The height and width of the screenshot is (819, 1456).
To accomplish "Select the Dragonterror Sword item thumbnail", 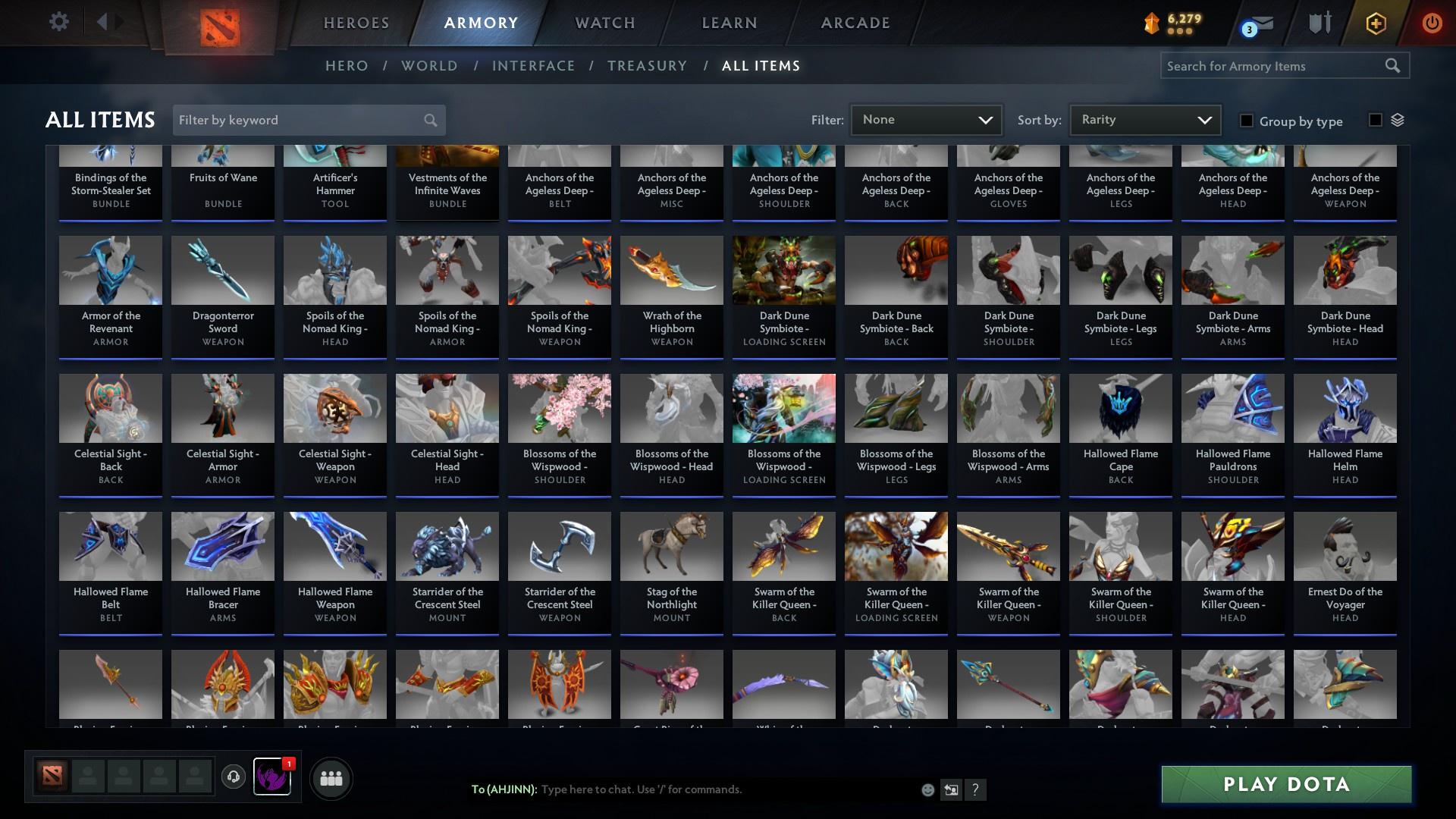I will point(222,270).
